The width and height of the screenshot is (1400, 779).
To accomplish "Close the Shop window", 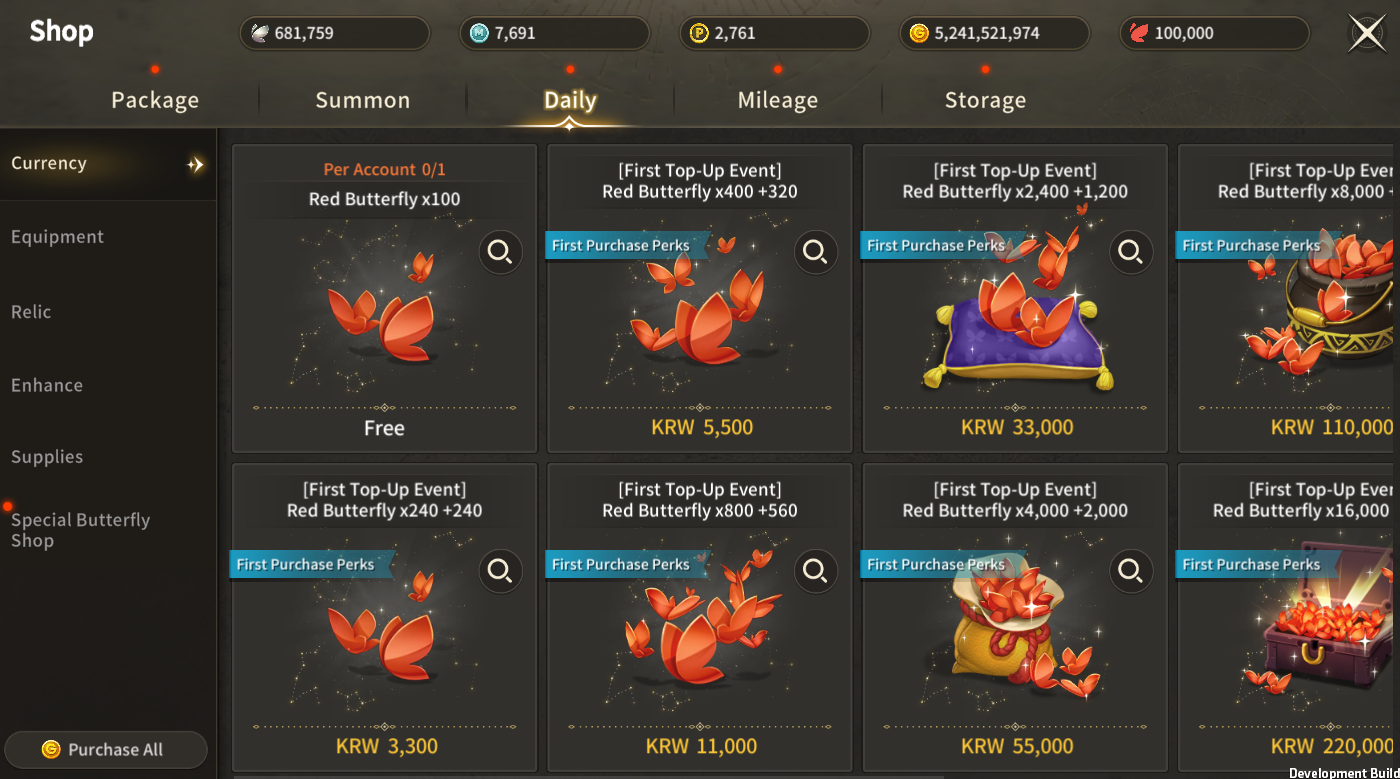I will (1367, 33).
